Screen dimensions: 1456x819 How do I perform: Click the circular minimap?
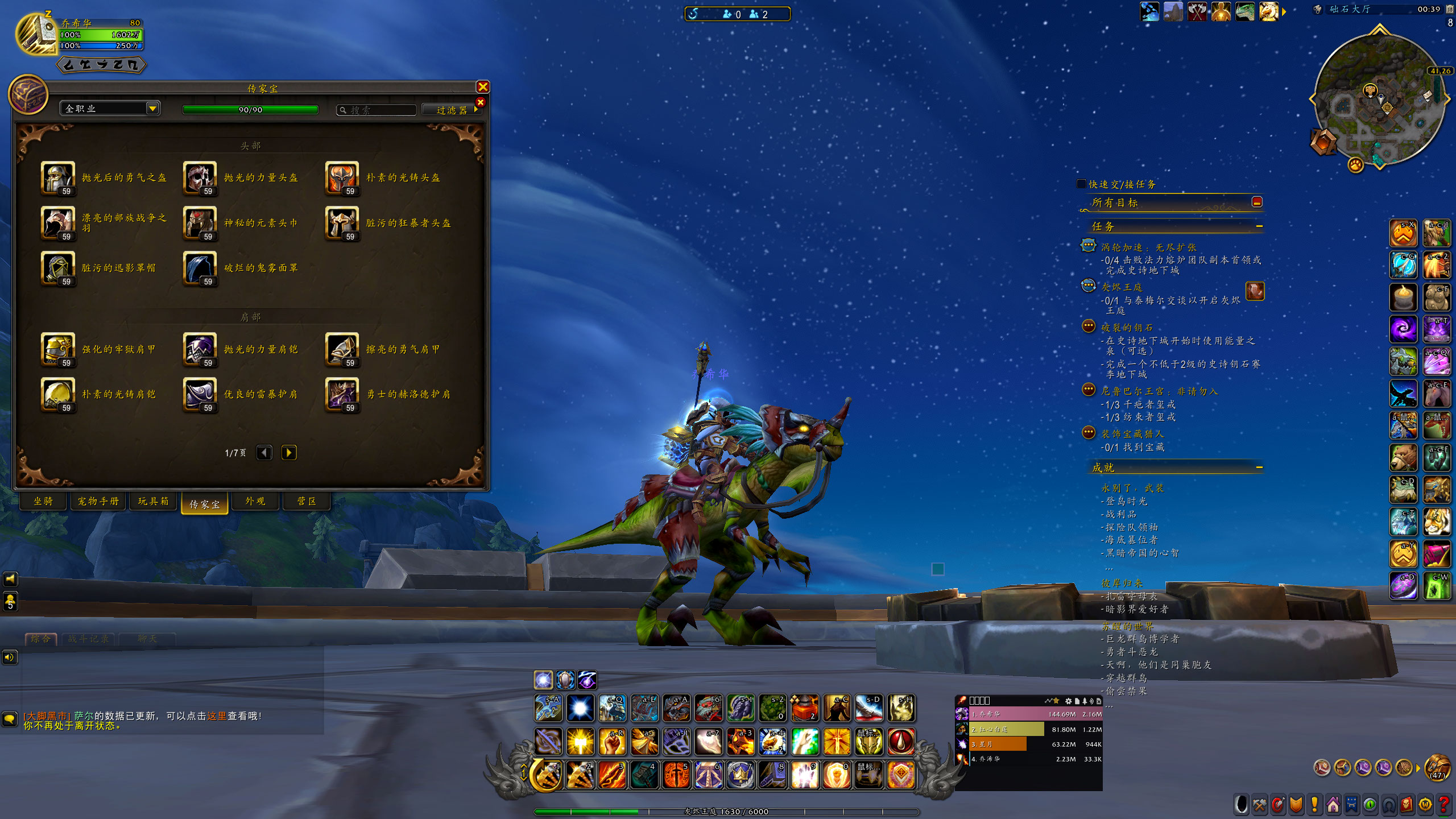(1379, 101)
